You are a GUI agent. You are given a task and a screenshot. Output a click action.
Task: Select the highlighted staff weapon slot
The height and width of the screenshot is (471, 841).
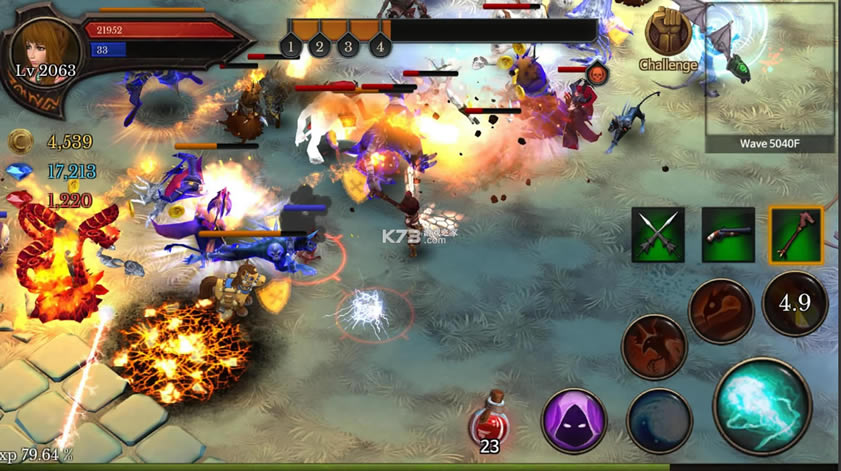[x=796, y=235]
